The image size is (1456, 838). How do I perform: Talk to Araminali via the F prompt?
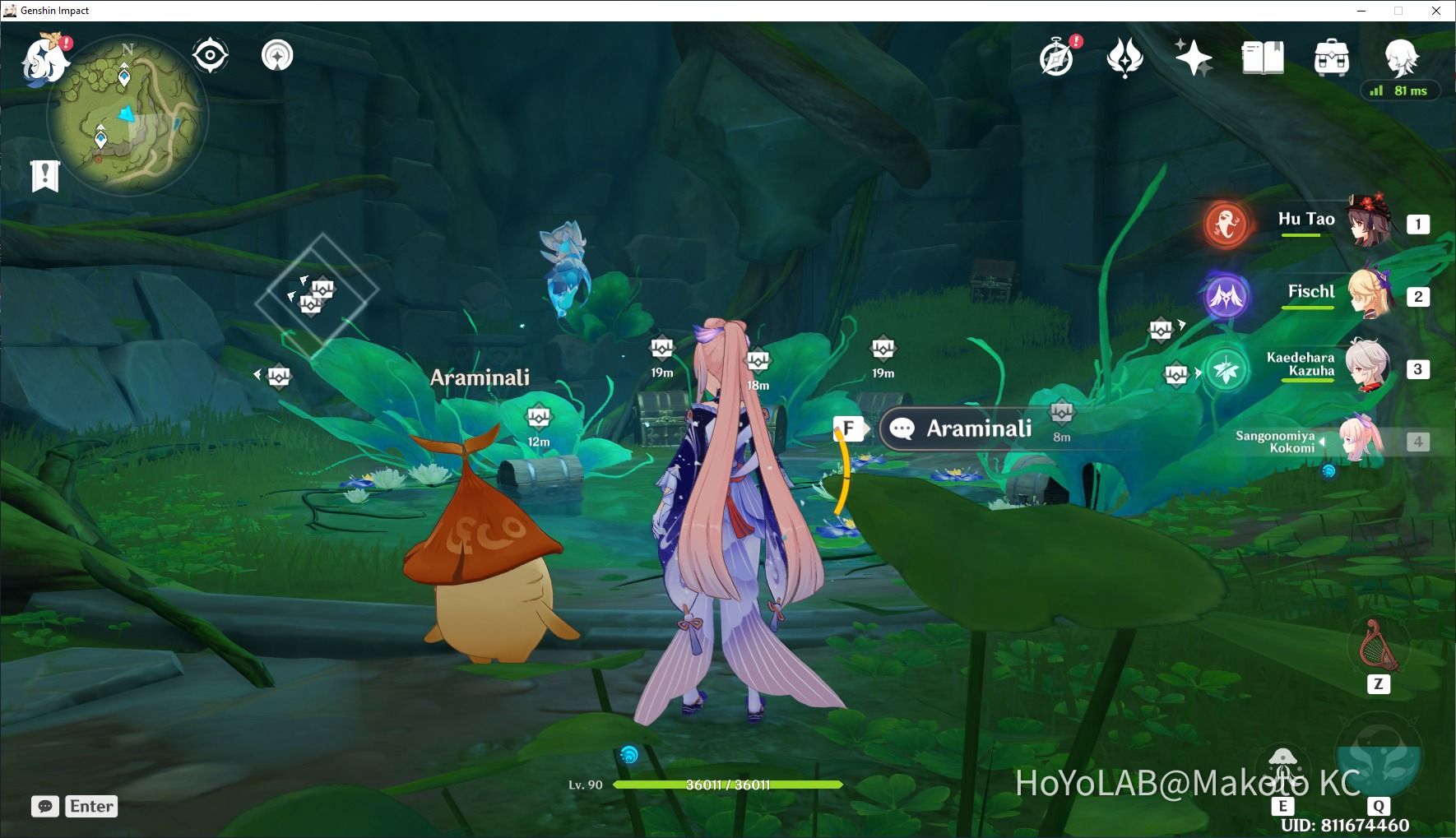[x=850, y=428]
